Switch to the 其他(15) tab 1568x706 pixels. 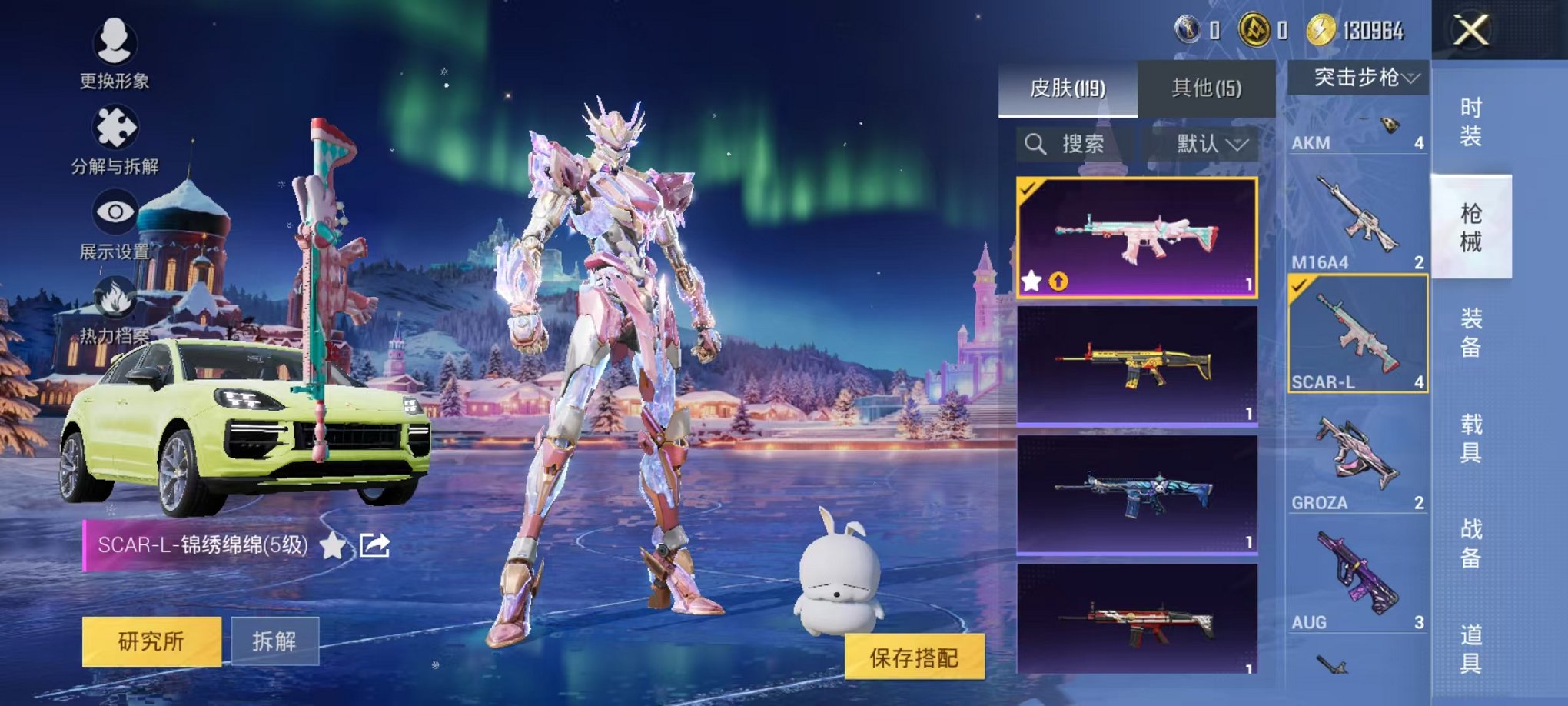click(x=1207, y=87)
